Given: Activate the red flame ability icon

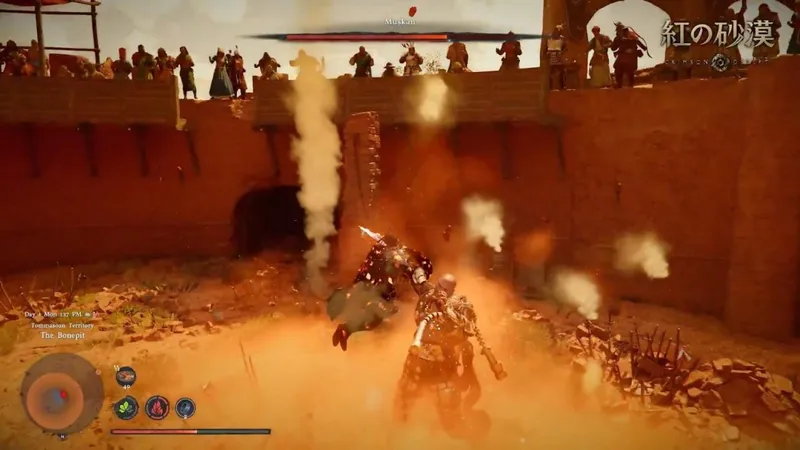Looking at the screenshot, I should pyautogui.click(x=156, y=407).
